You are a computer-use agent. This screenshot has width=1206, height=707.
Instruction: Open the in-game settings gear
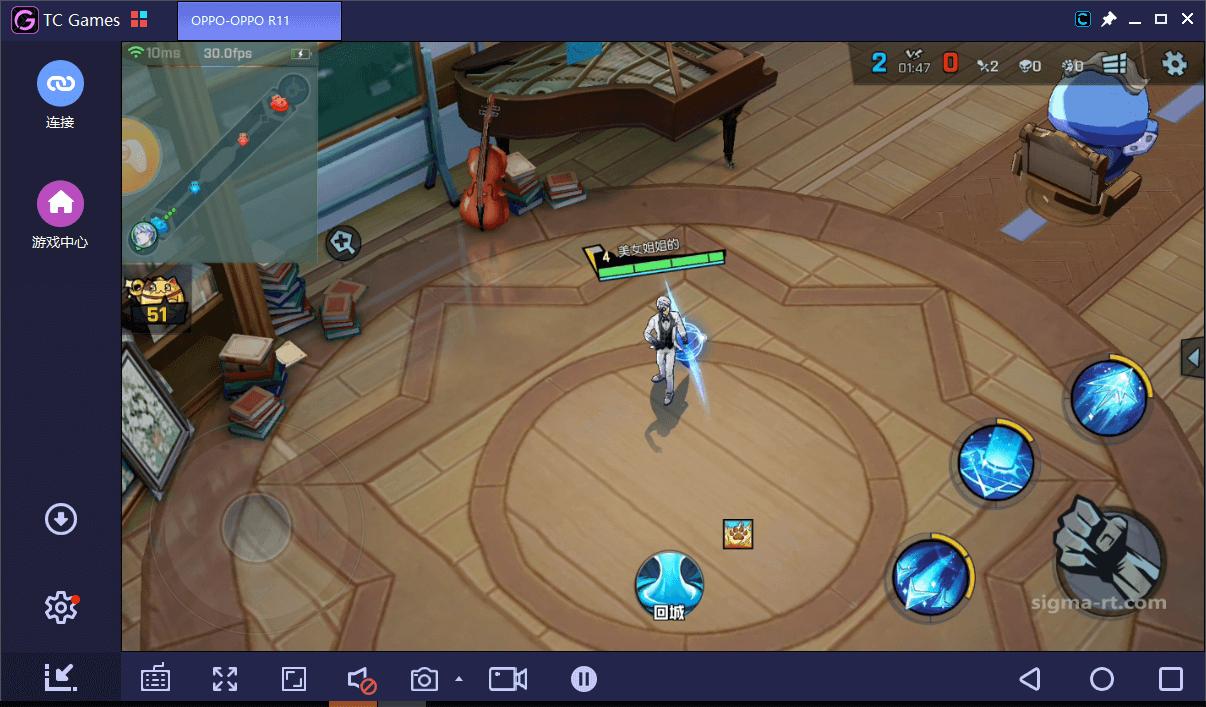click(1173, 64)
